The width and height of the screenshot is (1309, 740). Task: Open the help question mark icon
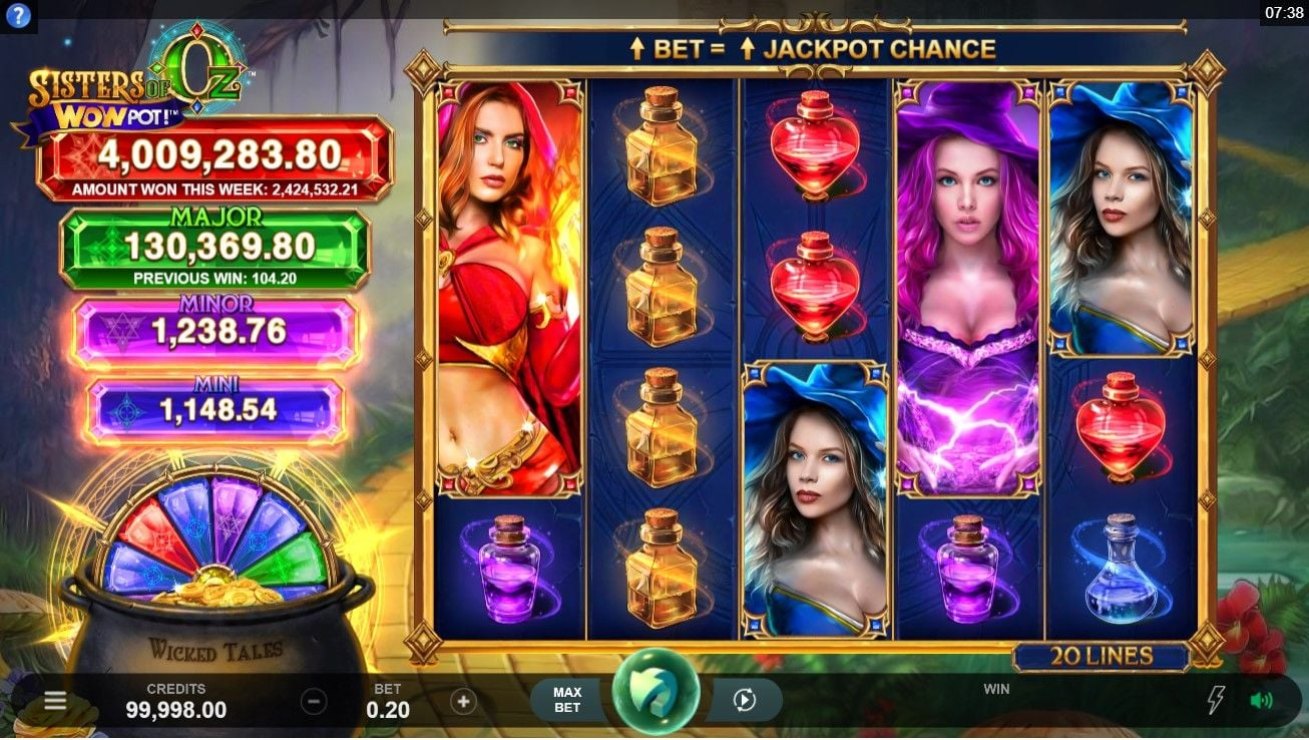tap(18, 16)
